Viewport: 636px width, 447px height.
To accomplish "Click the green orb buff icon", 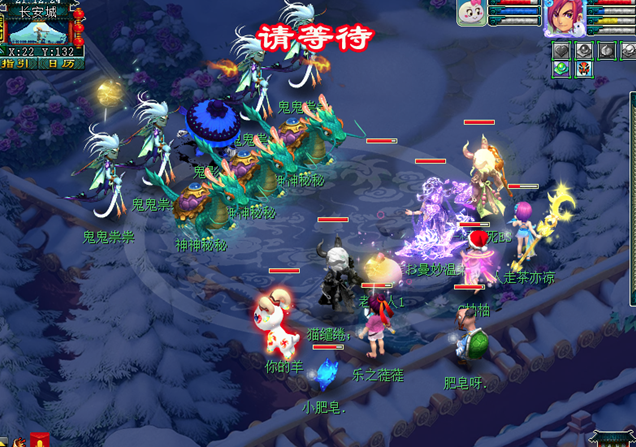I will point(563,69).
